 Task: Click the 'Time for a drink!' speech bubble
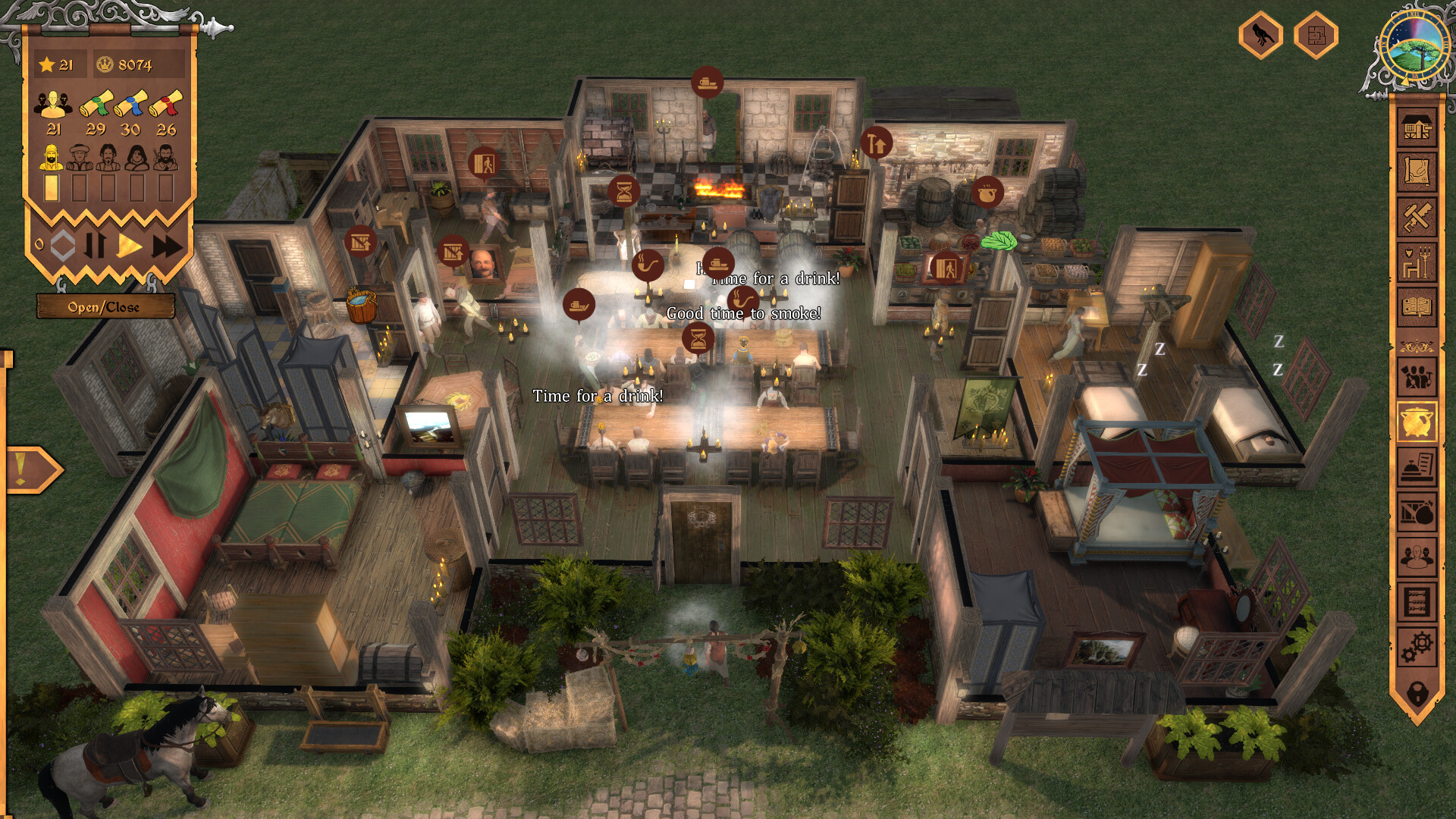[598, 395]
